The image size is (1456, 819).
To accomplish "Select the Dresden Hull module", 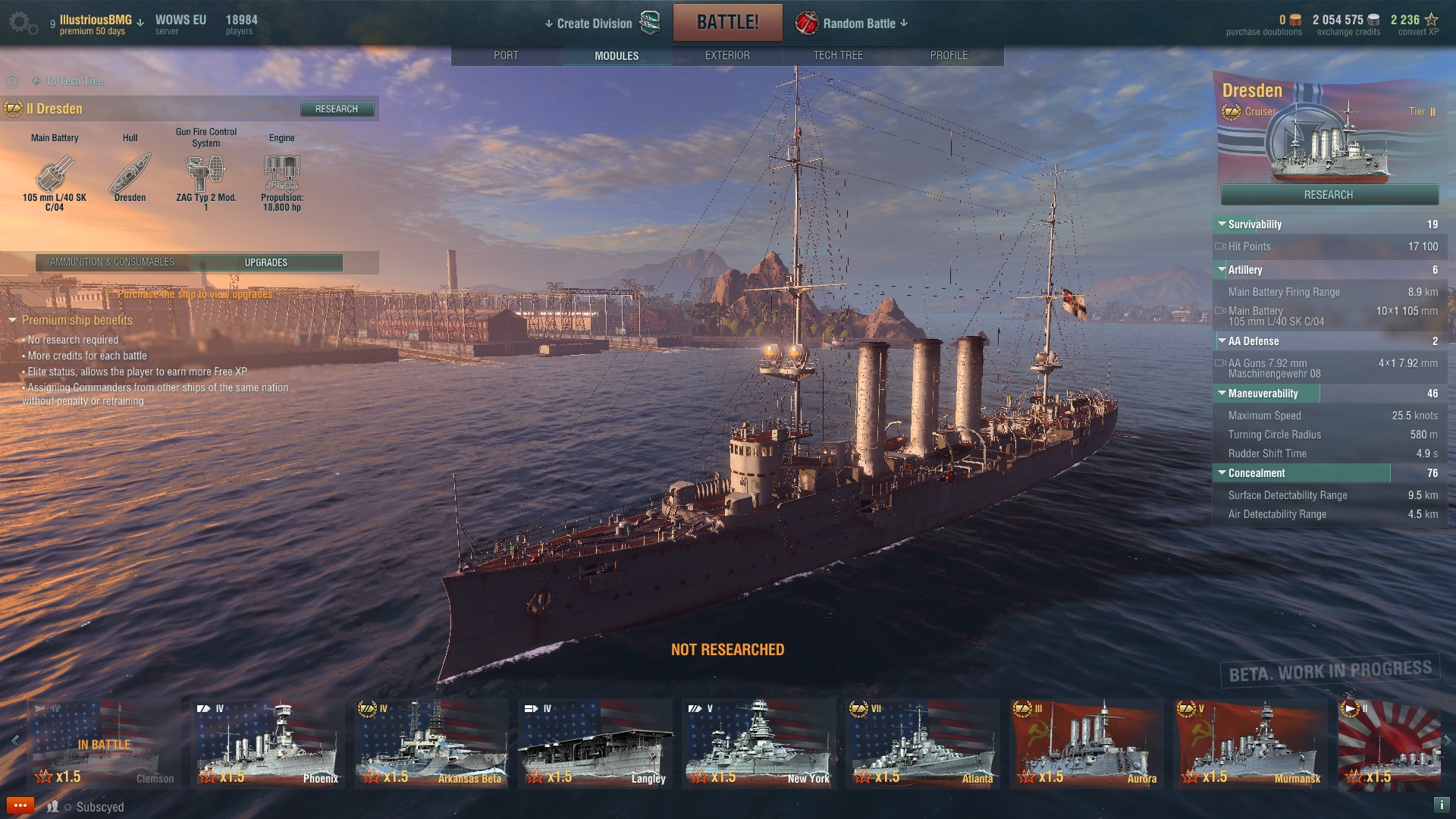I will (130, 176).
